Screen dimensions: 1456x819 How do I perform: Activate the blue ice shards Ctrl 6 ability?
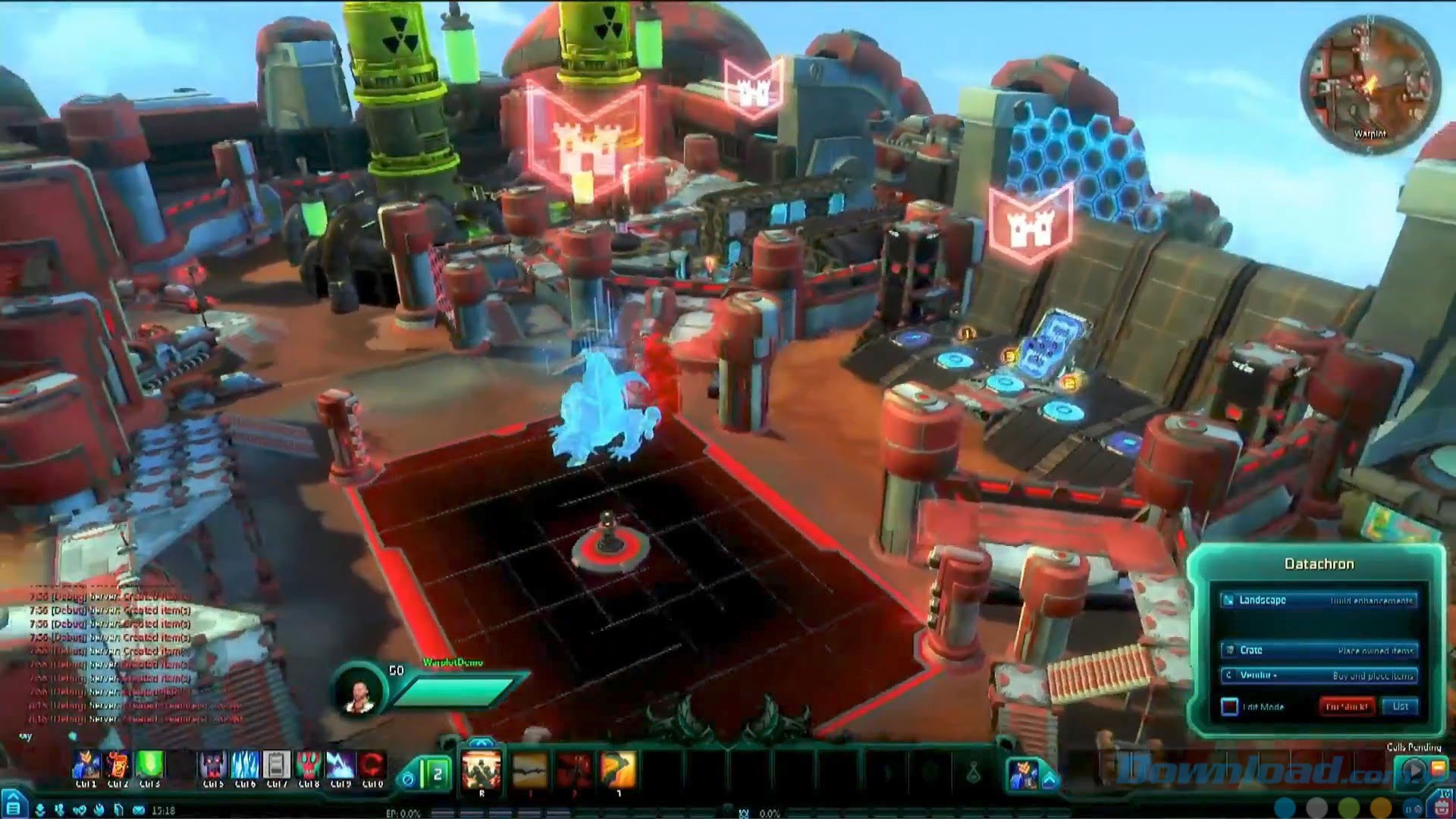tap(245, 766)
